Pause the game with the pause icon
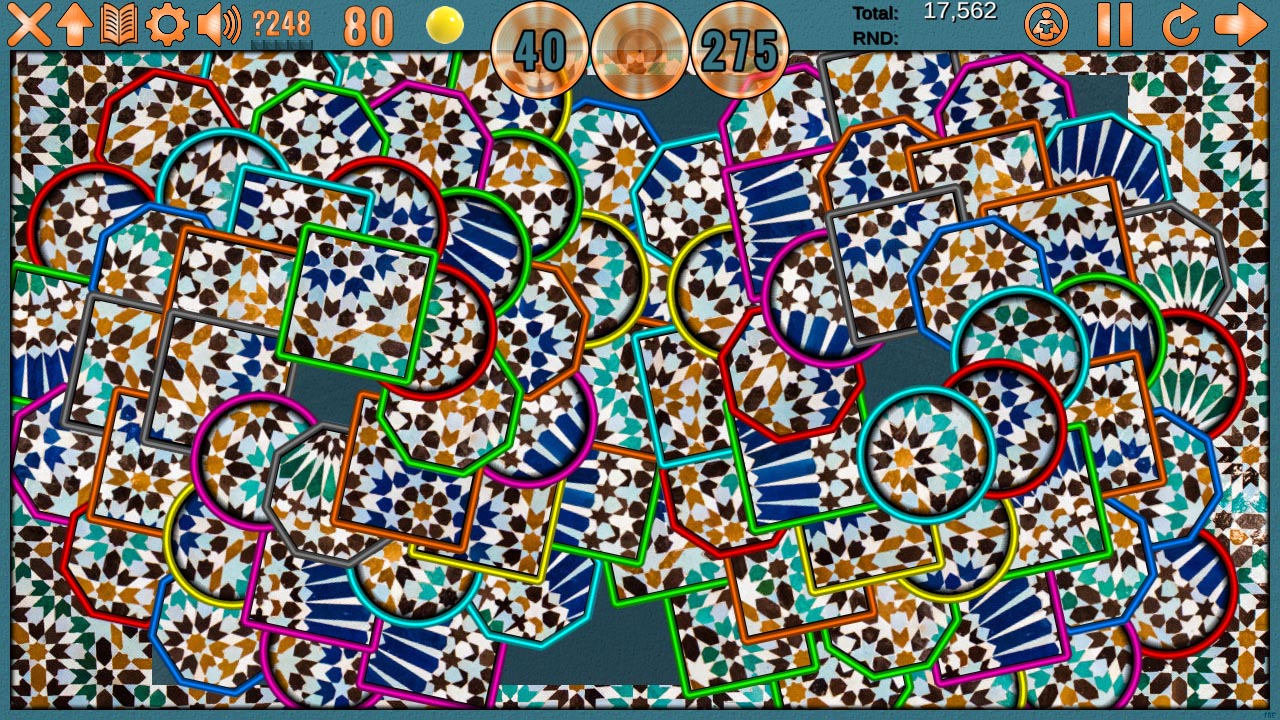This screenshot has width=1280, height=720. point(1113,27)
